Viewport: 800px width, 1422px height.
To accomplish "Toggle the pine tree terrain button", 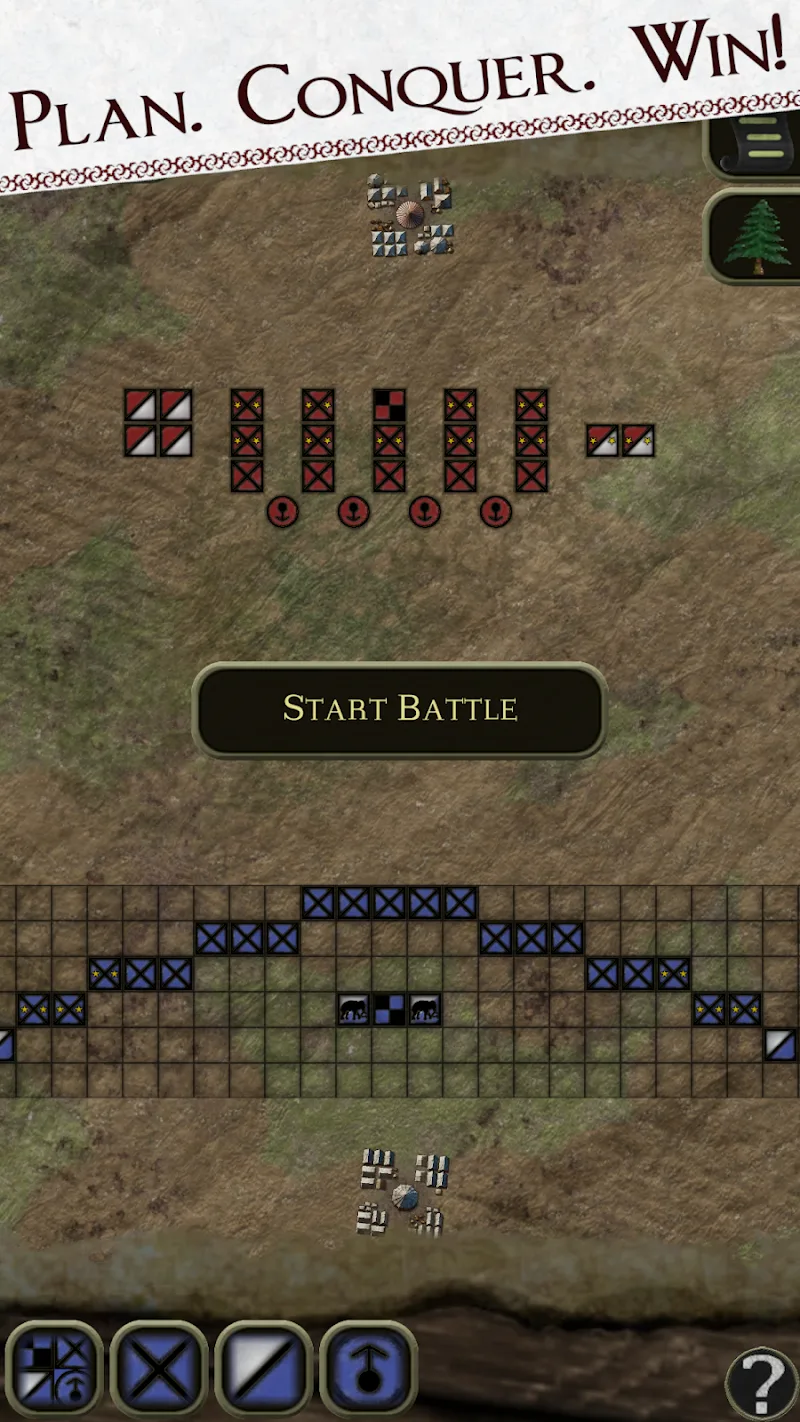I will click(x=757, y=237).
